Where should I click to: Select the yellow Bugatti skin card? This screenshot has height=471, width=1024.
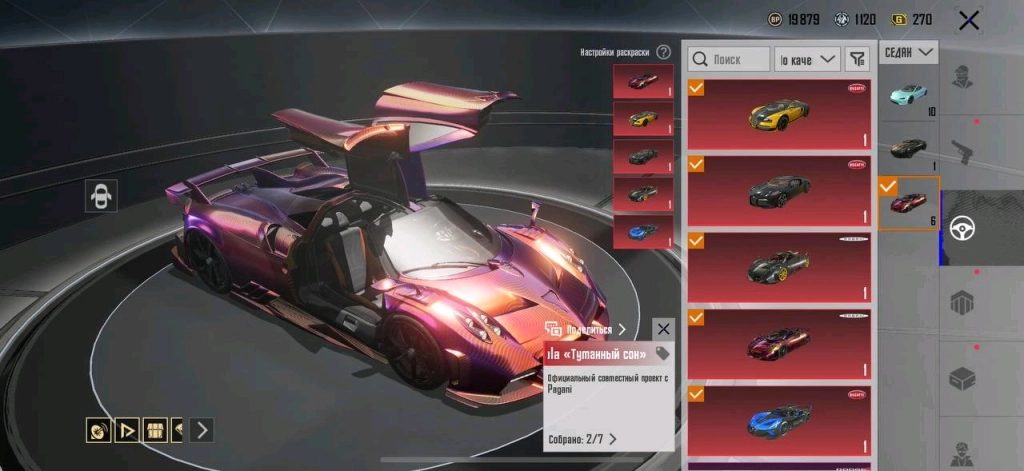tap(779, 115)
